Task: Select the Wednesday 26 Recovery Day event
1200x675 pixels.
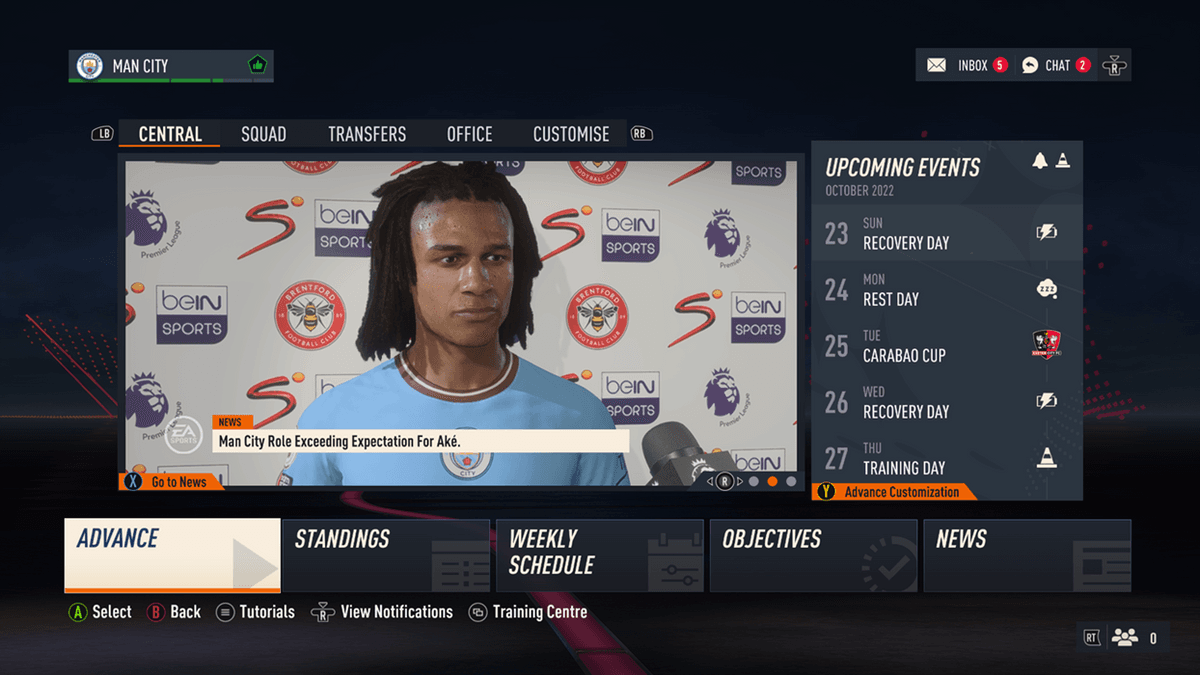Action: point(946,401)
